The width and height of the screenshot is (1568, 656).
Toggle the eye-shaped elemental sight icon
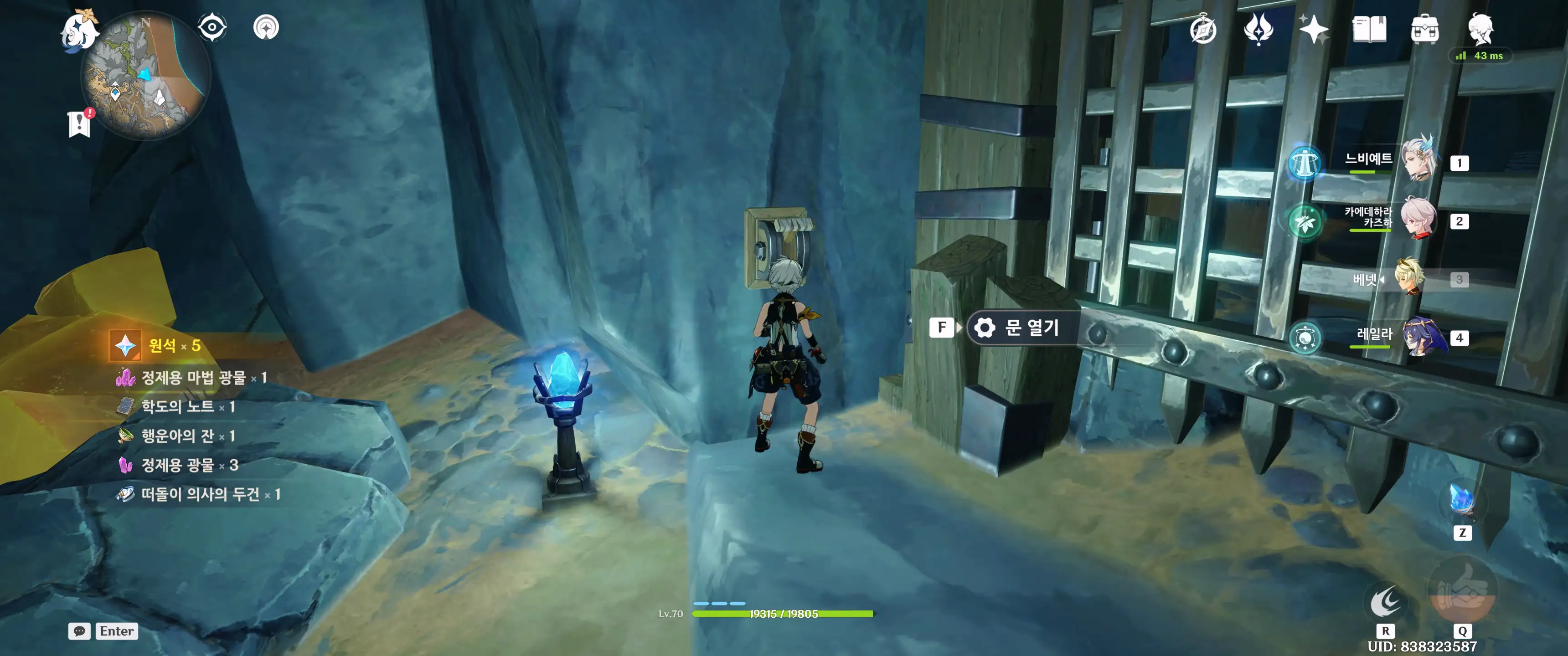(212, 27)
